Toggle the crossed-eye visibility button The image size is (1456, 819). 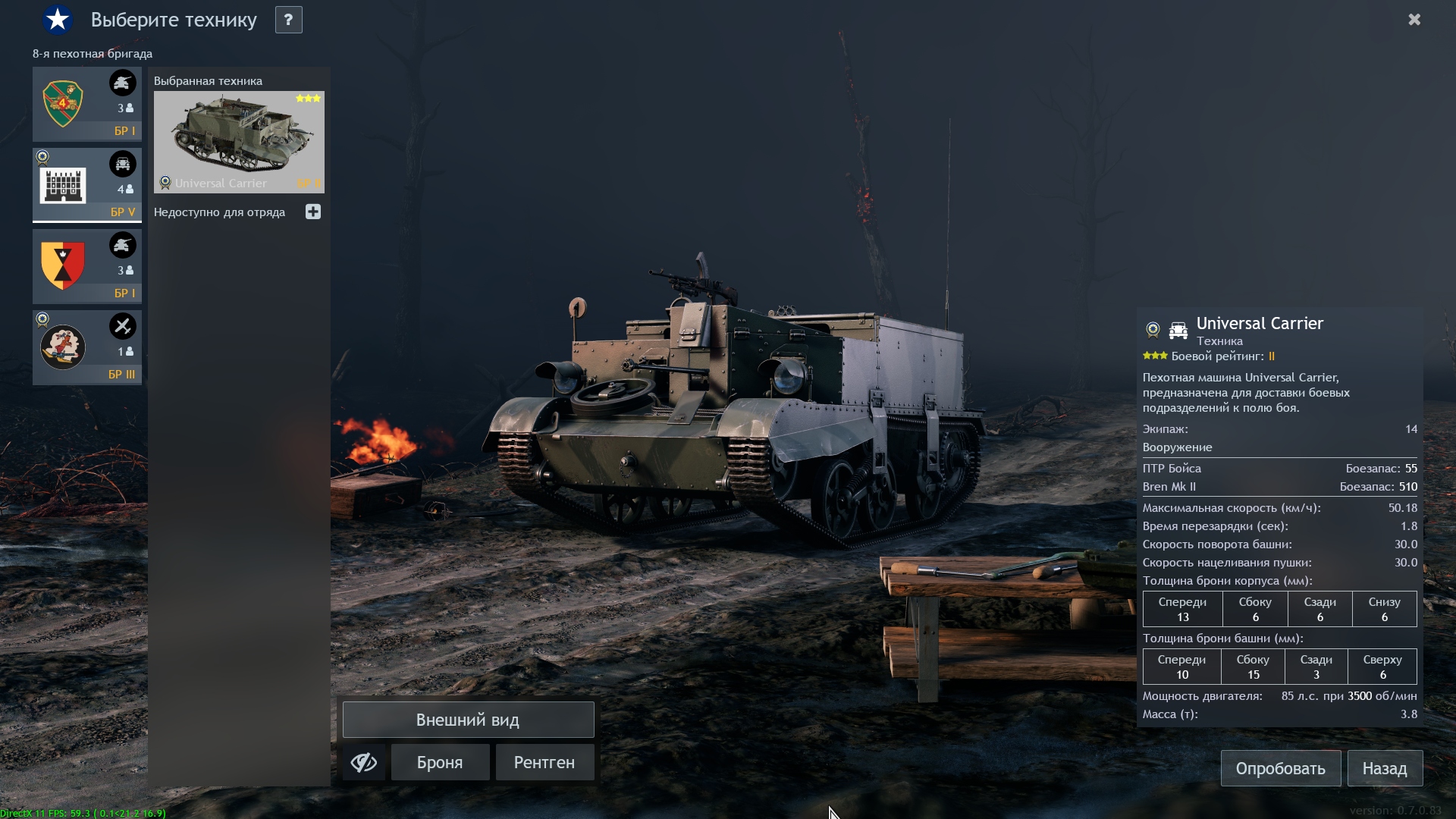tap(364, 762)
